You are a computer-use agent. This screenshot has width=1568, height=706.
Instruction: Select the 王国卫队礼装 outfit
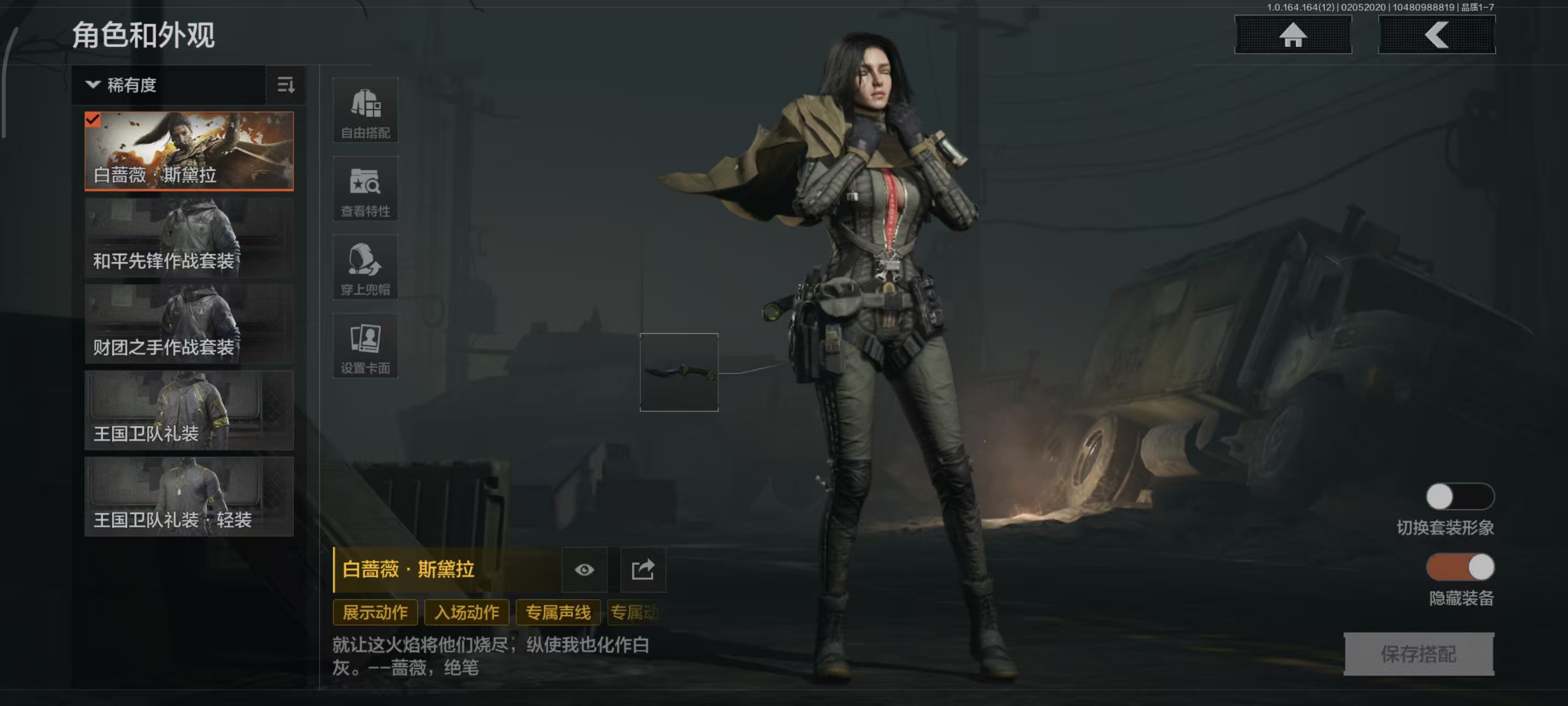[189, 410]
